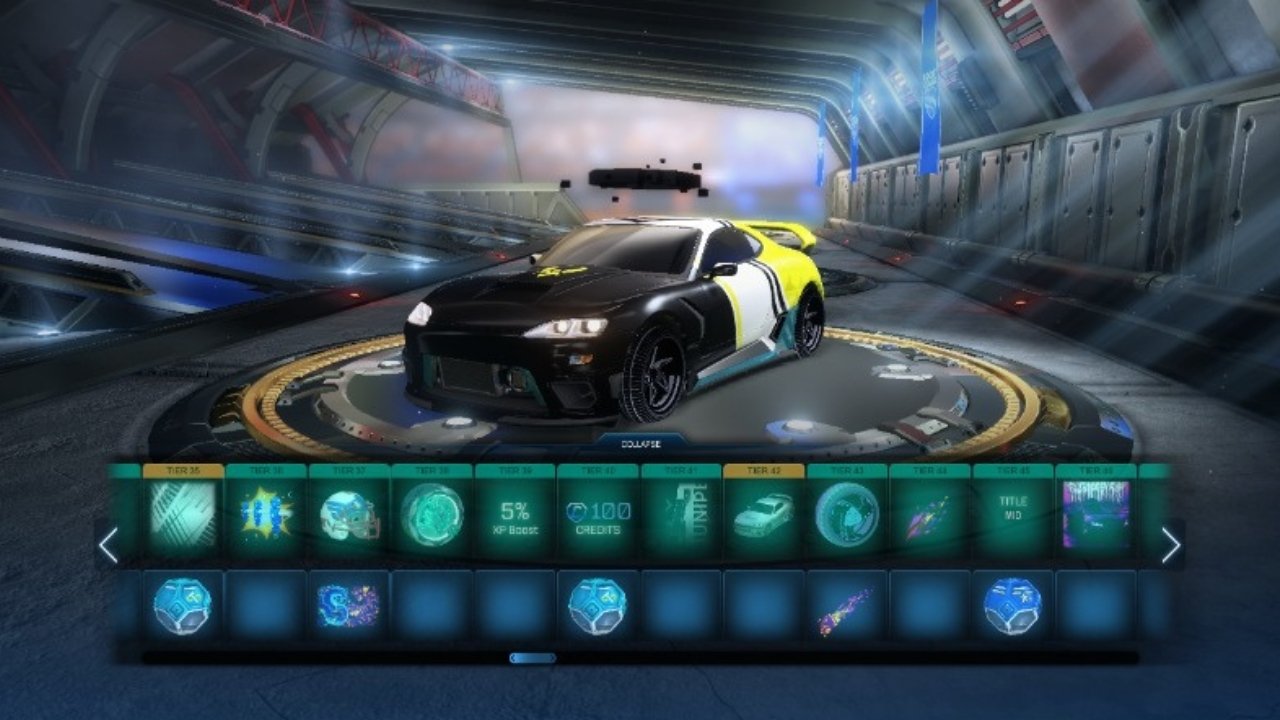Pick the Tier 42 car body reward
This screenshot has width=1280, height=720.
(x=764, y=514)
